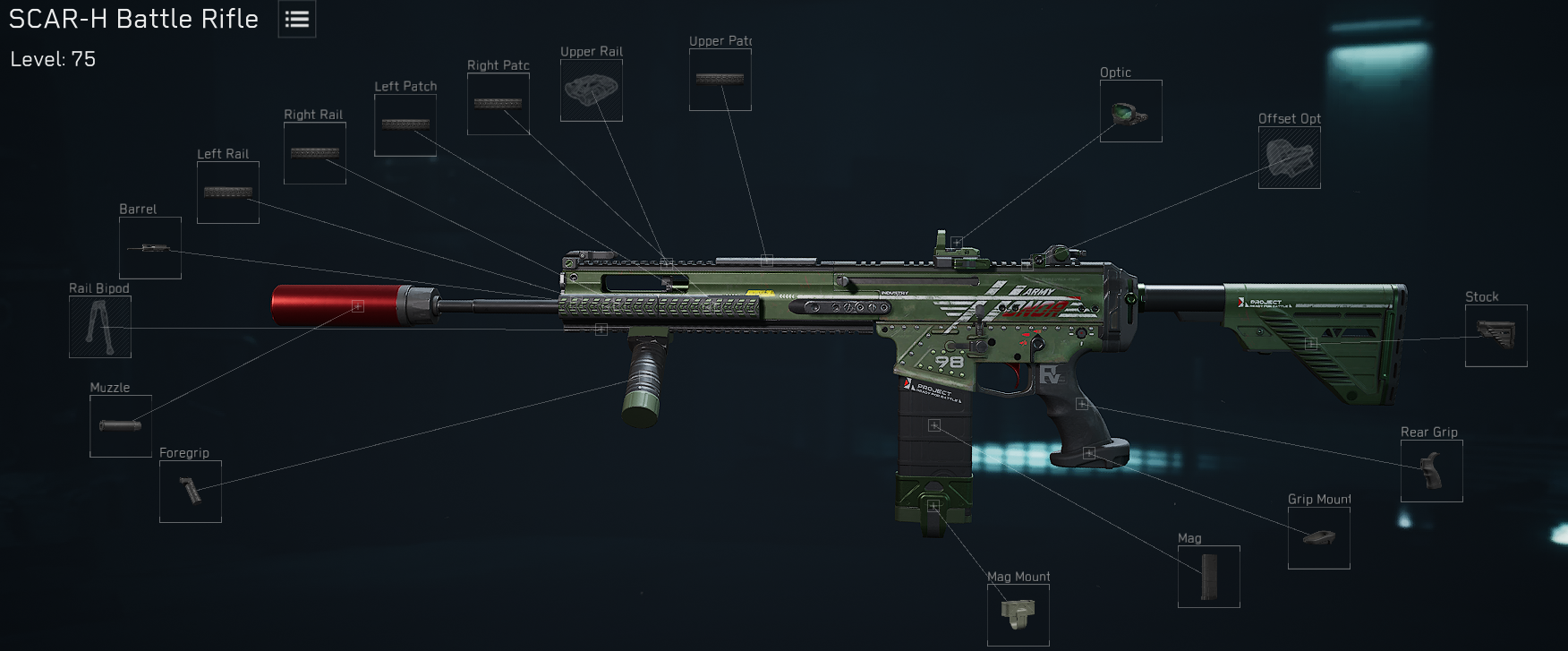Select the Grip Mount slot

point(1318,536)
